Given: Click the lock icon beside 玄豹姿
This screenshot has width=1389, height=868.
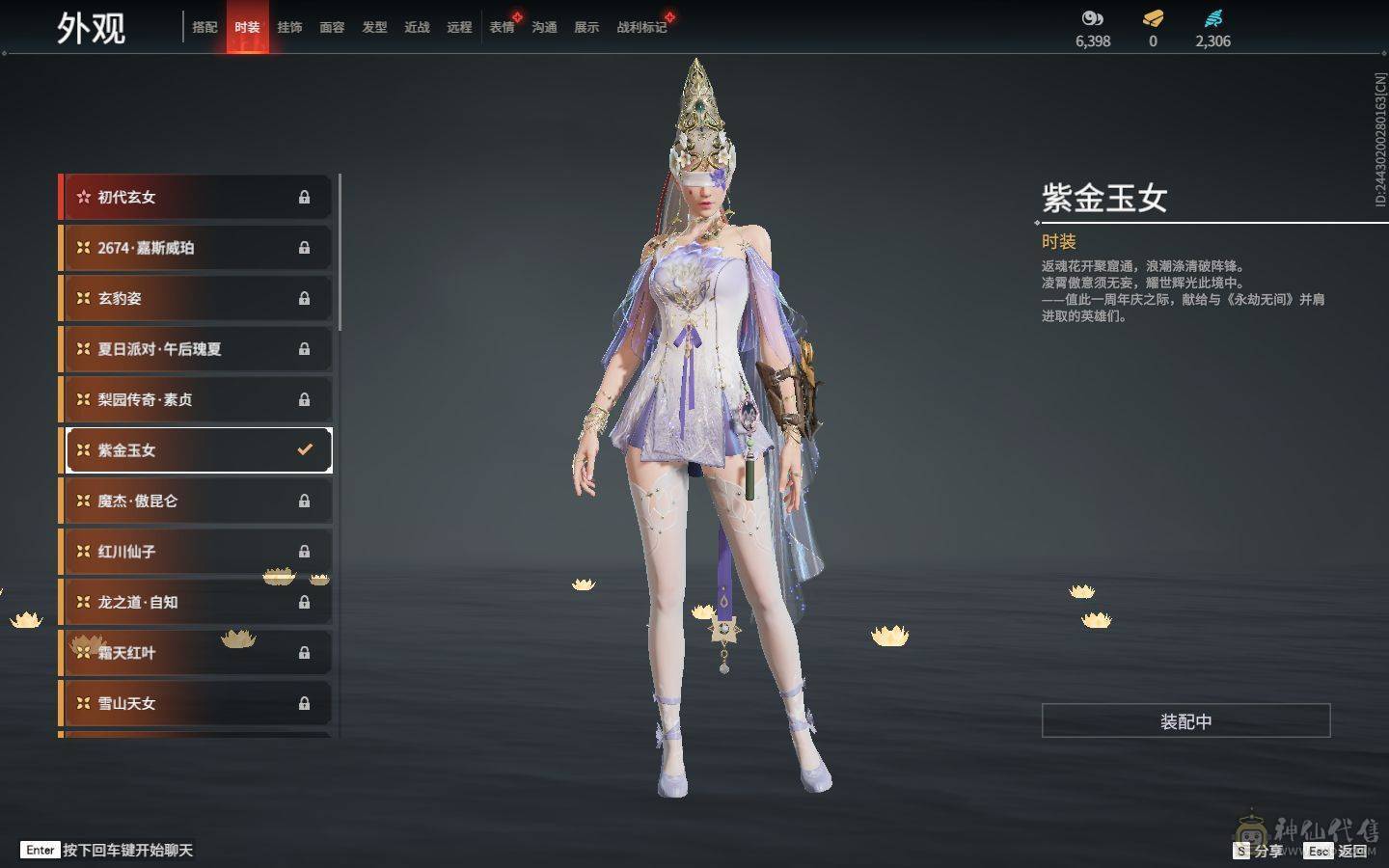Looking at the screenshot, I should pyautogui.click(x=305, y=298).
